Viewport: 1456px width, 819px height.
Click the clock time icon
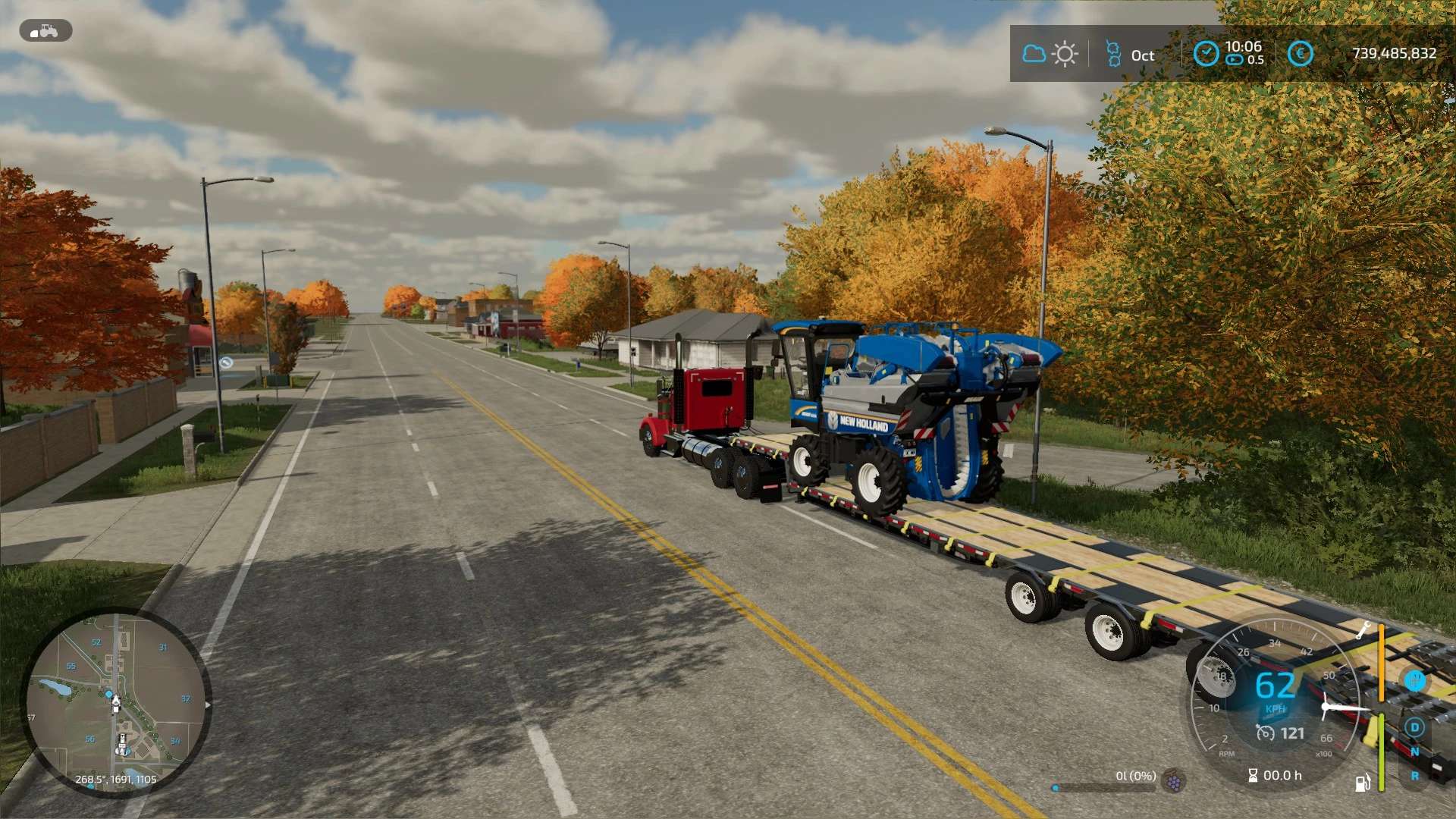coord(1206,54)
